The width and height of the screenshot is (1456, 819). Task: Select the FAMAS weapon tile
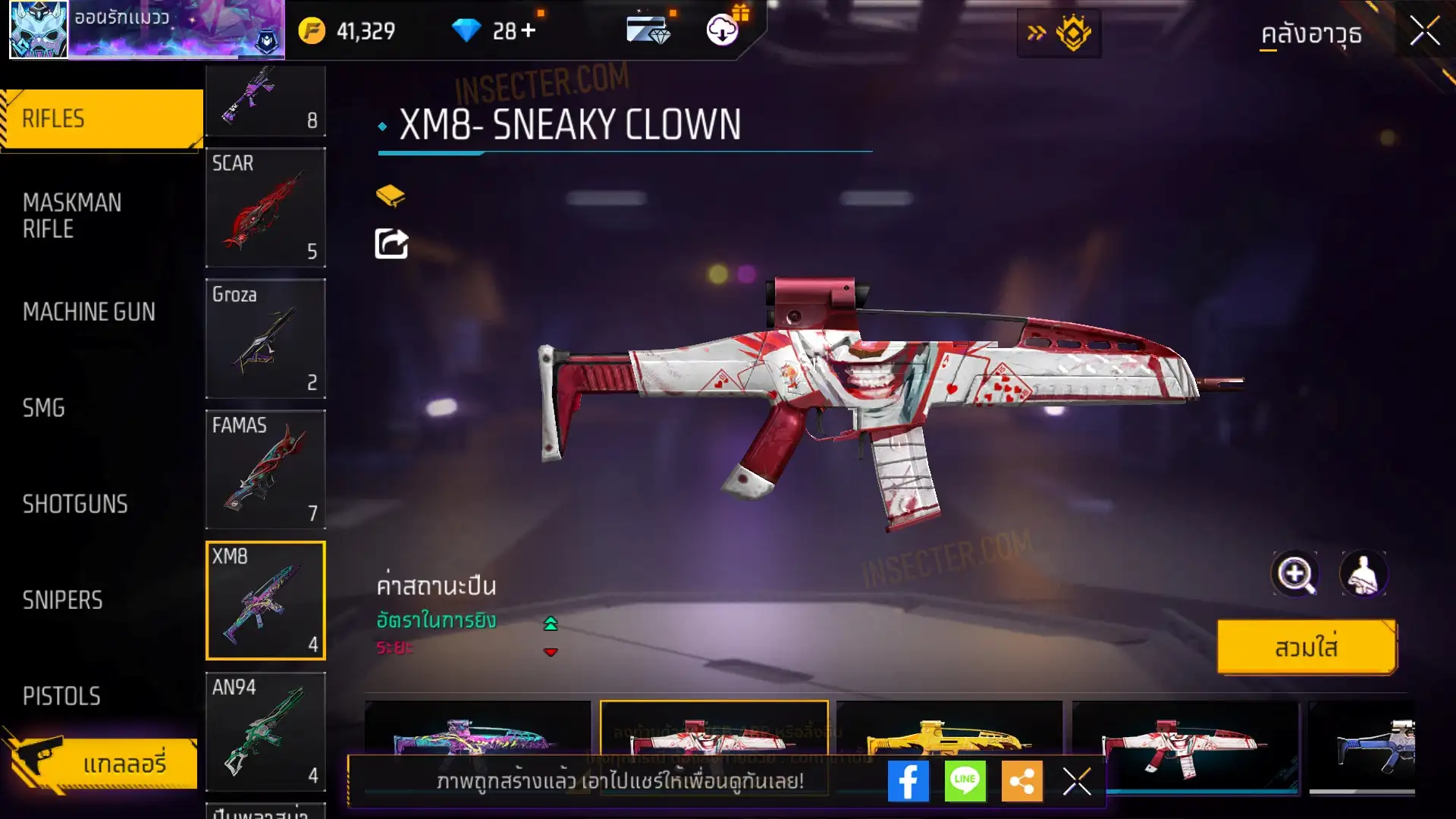(265, 469)
